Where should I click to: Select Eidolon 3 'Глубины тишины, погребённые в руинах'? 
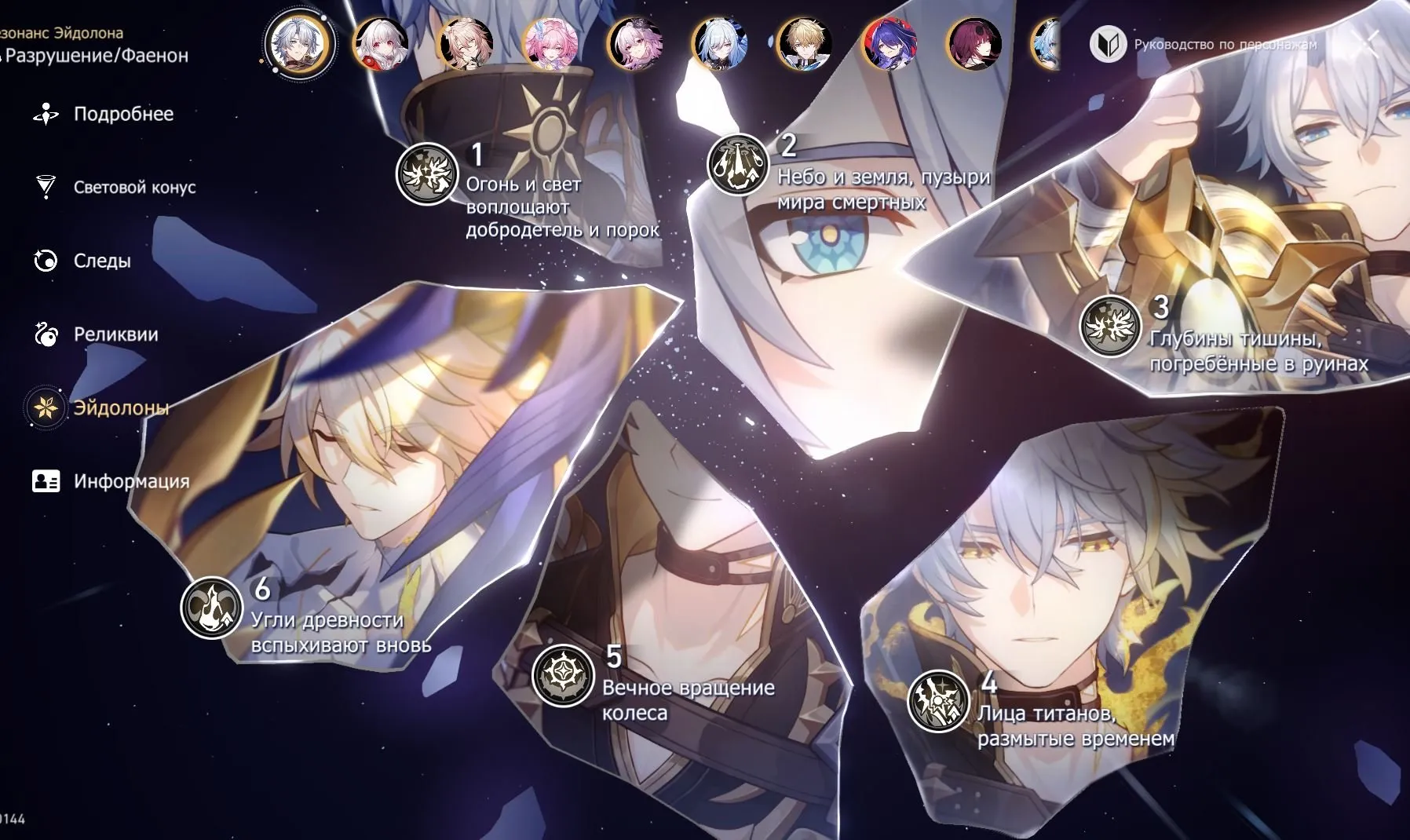point(1109,326)
